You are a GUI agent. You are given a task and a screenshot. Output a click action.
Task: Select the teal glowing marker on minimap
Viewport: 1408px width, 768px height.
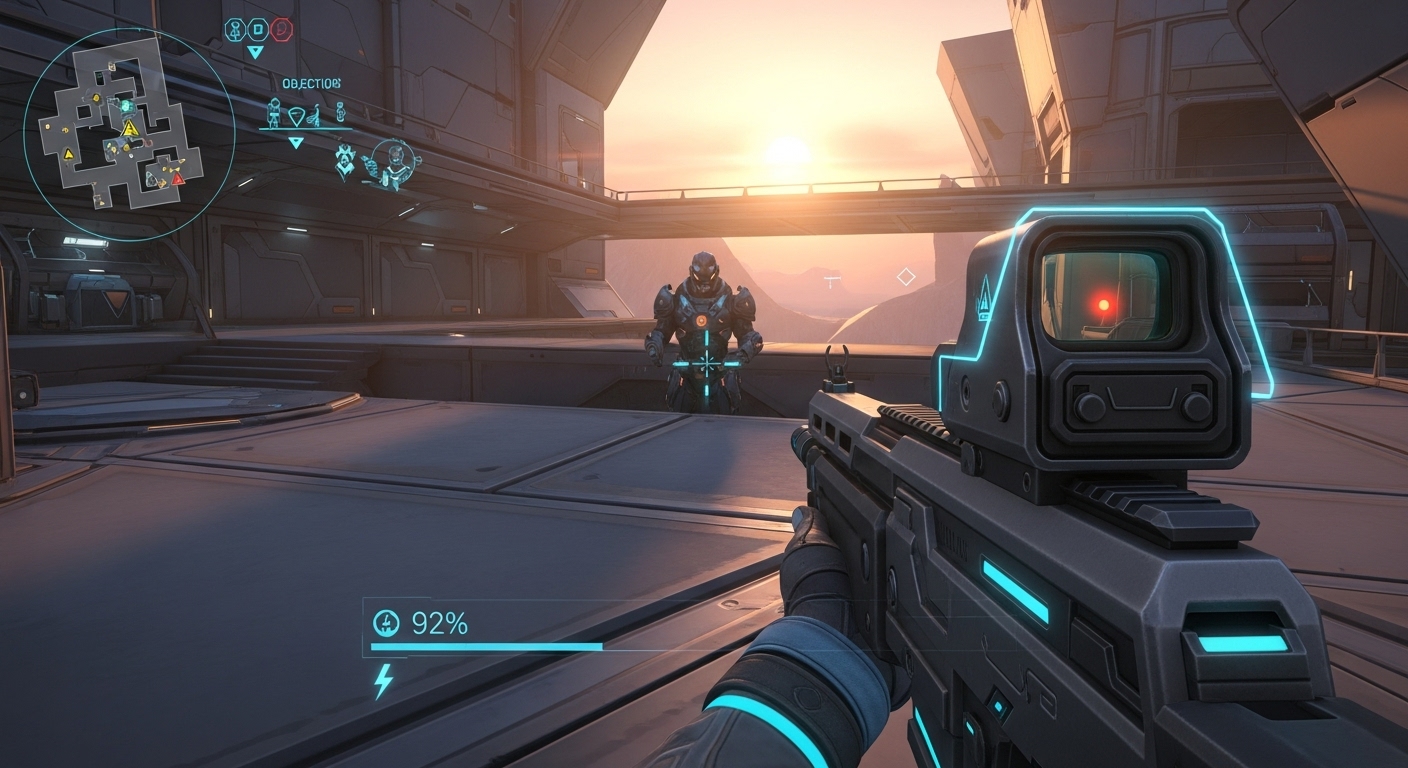click(126, 105)
